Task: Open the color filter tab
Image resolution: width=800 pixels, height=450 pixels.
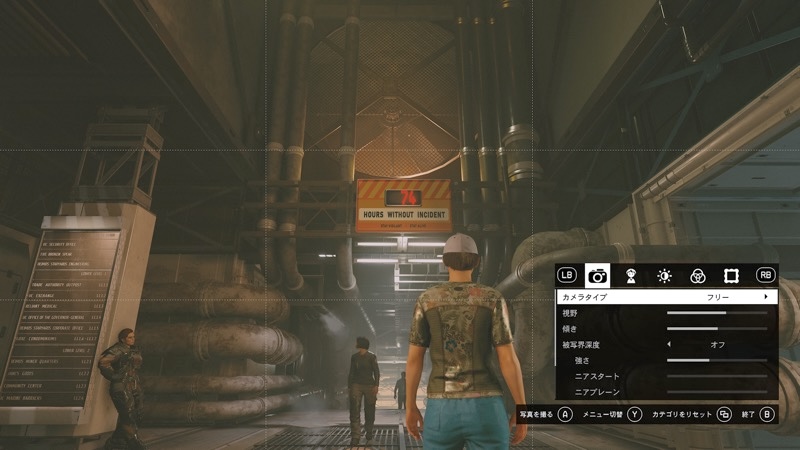Action: [x=697, y=275]
